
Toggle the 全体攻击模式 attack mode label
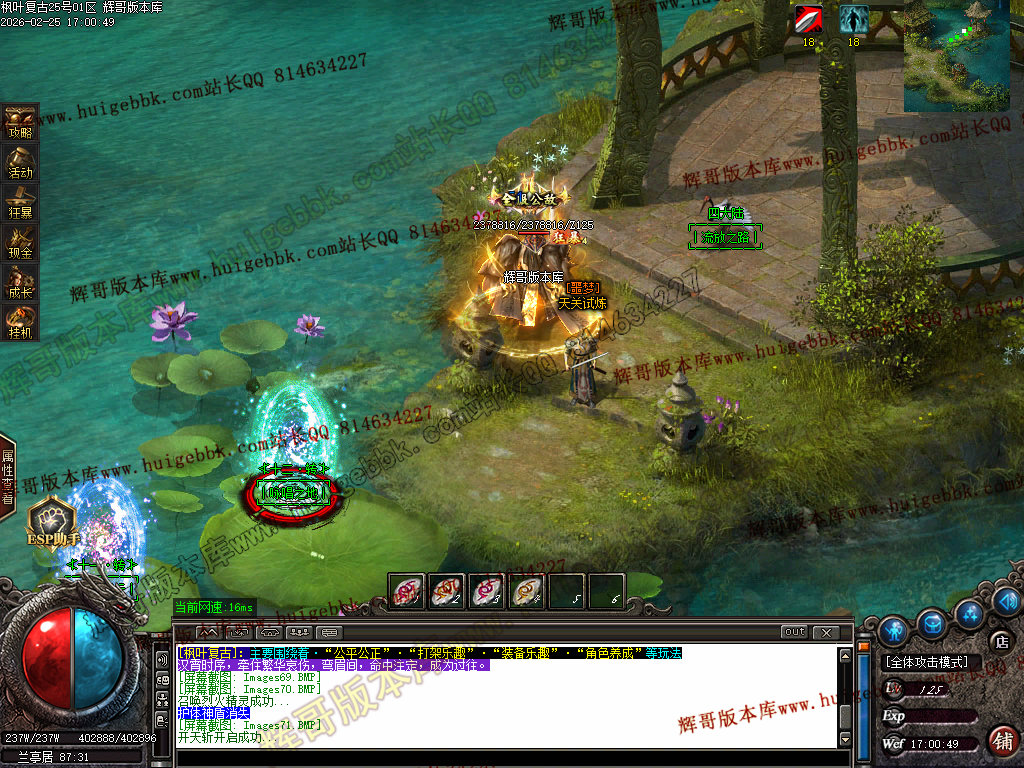pyautogui.click(x=927, y=662)
